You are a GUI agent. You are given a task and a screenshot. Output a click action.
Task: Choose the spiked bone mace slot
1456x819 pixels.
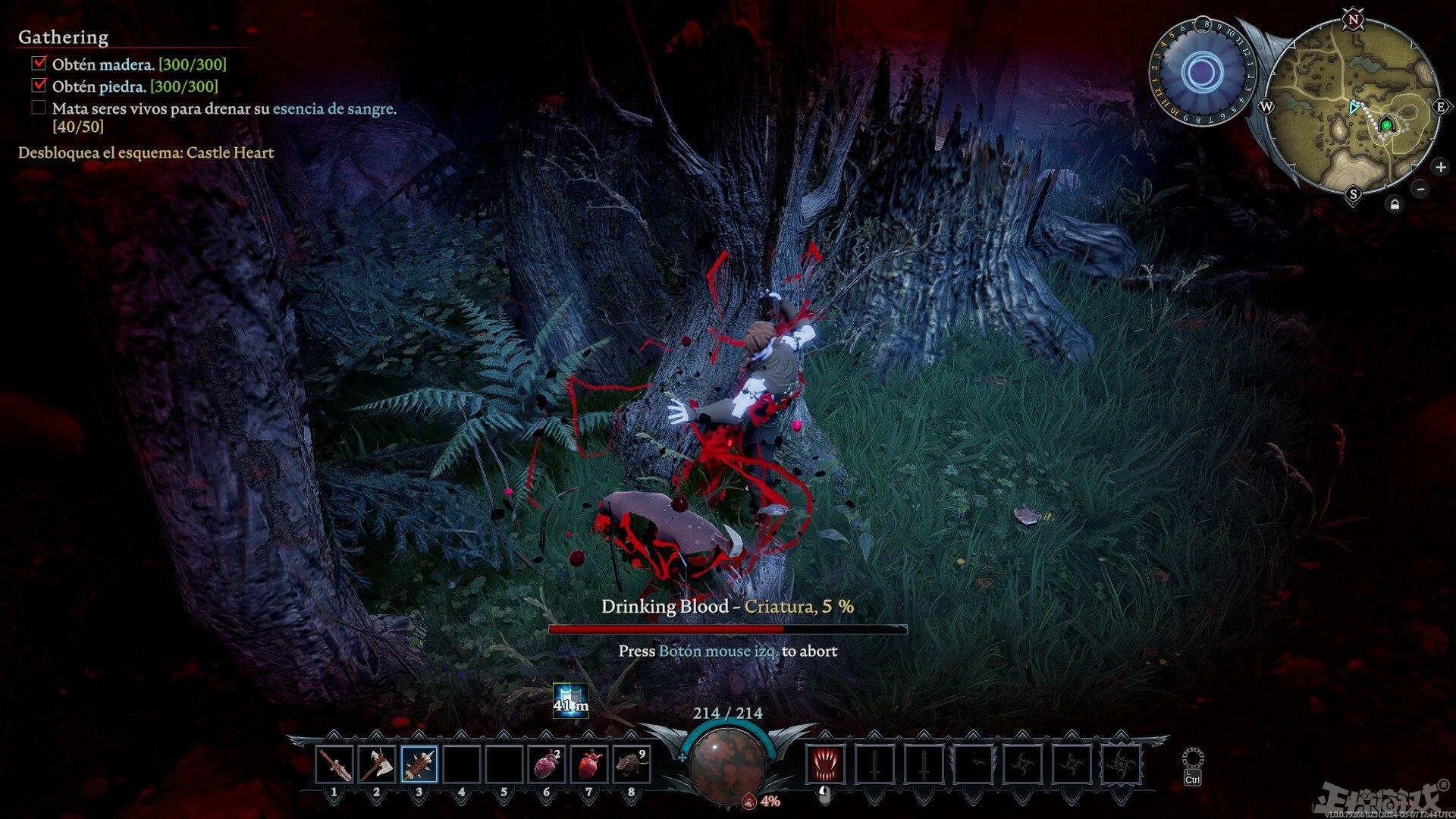point(419,764)
